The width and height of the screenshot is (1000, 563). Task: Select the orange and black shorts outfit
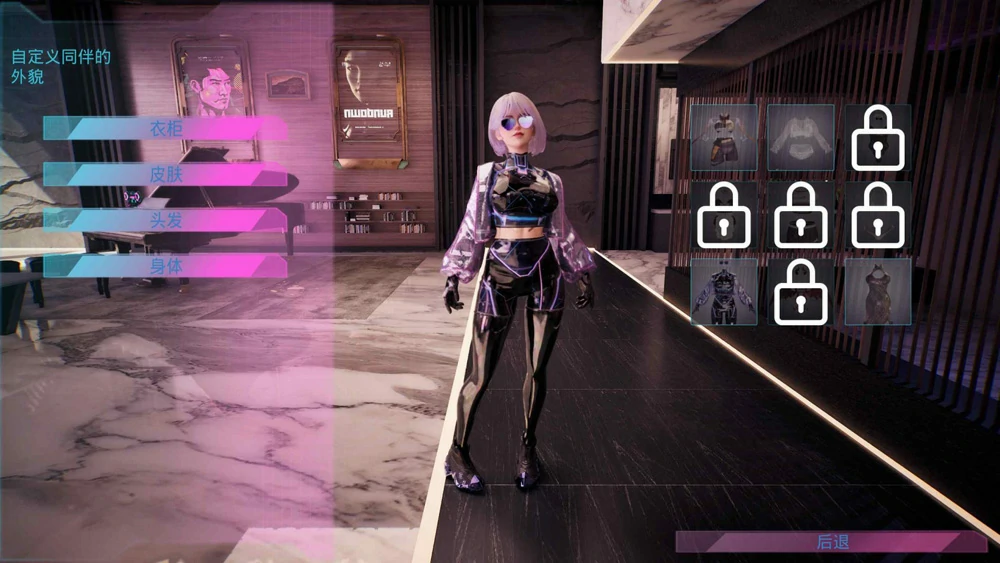pyautogui.click(x=724, y=138)
